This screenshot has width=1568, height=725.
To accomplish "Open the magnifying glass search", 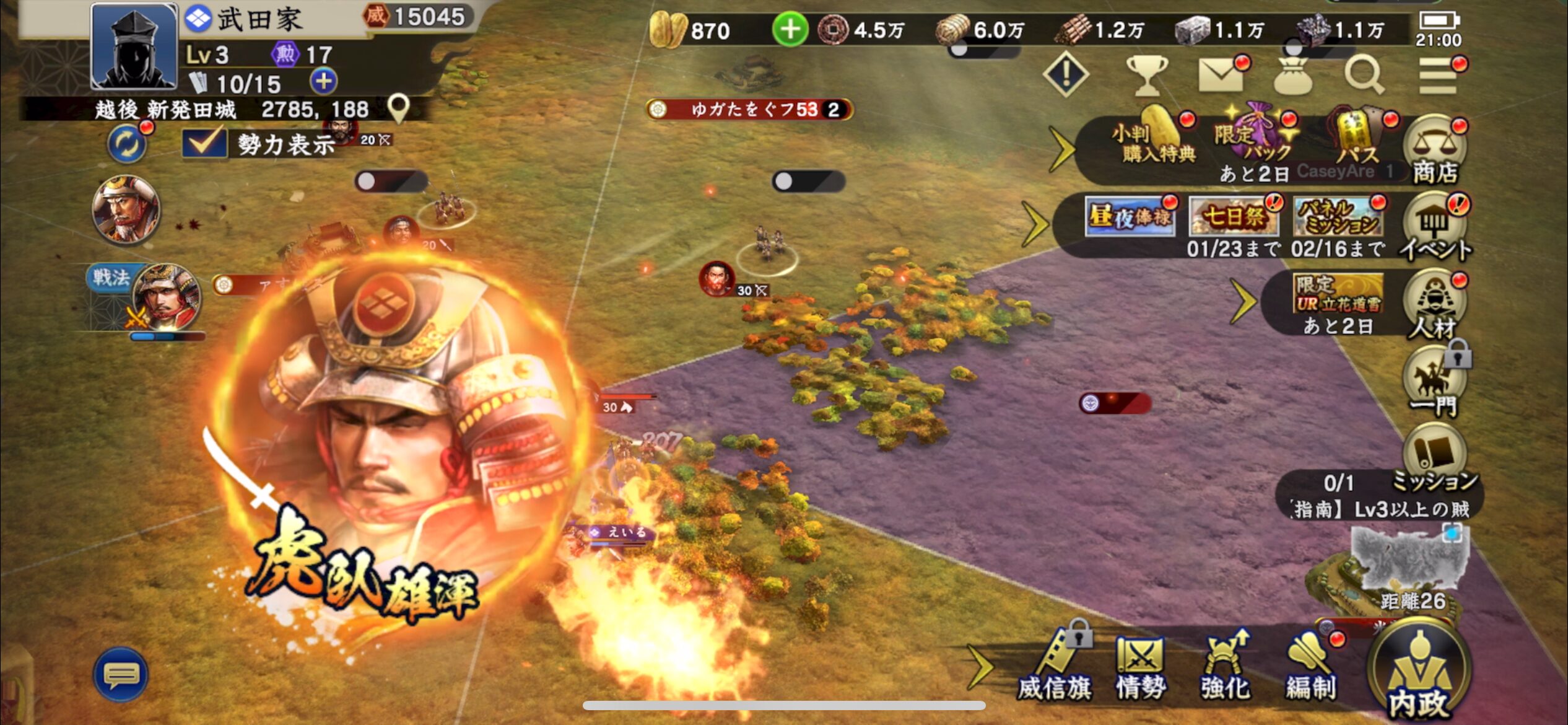I will tap(1364, 76).
